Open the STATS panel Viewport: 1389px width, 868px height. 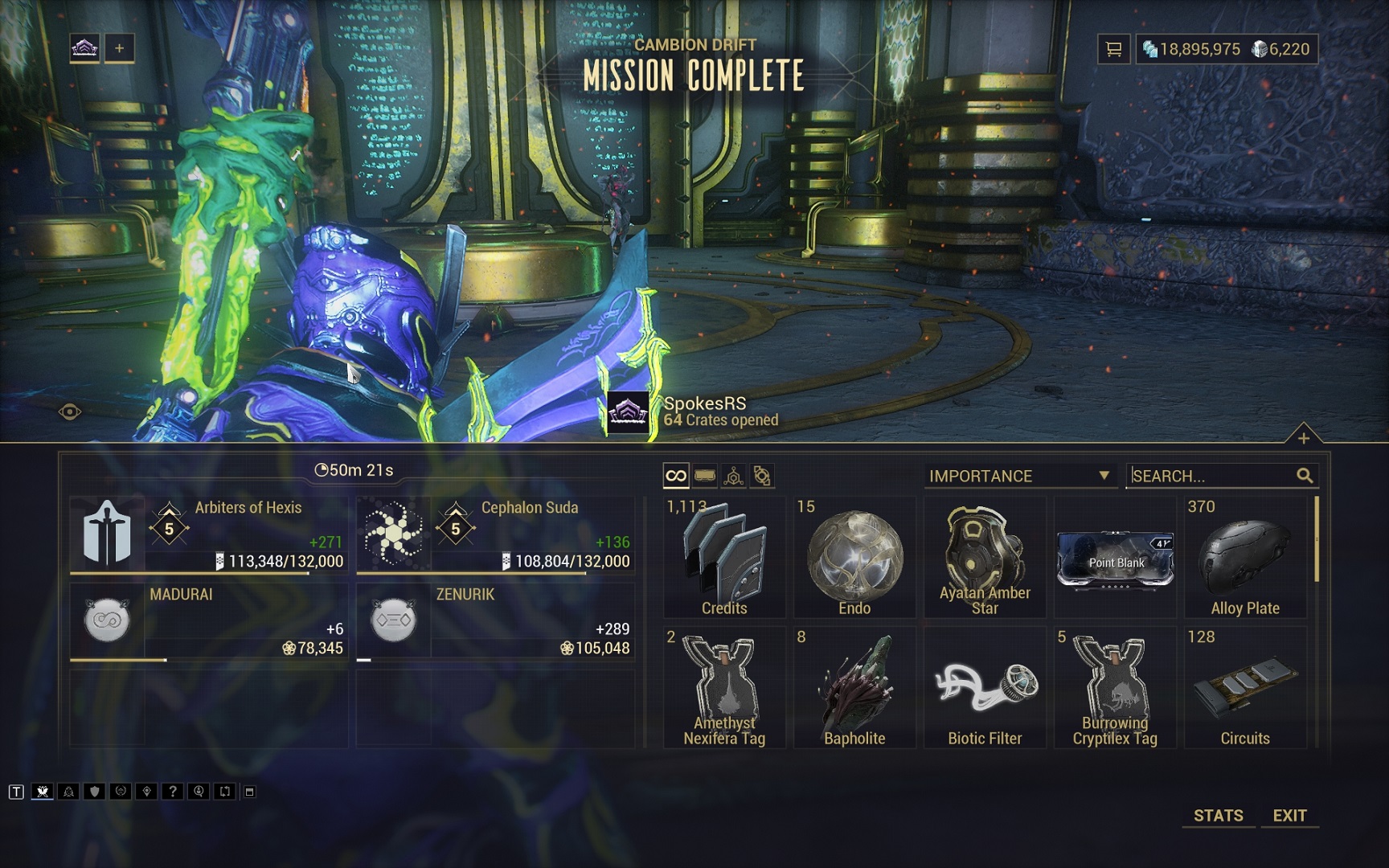[x=1218, y=815]
